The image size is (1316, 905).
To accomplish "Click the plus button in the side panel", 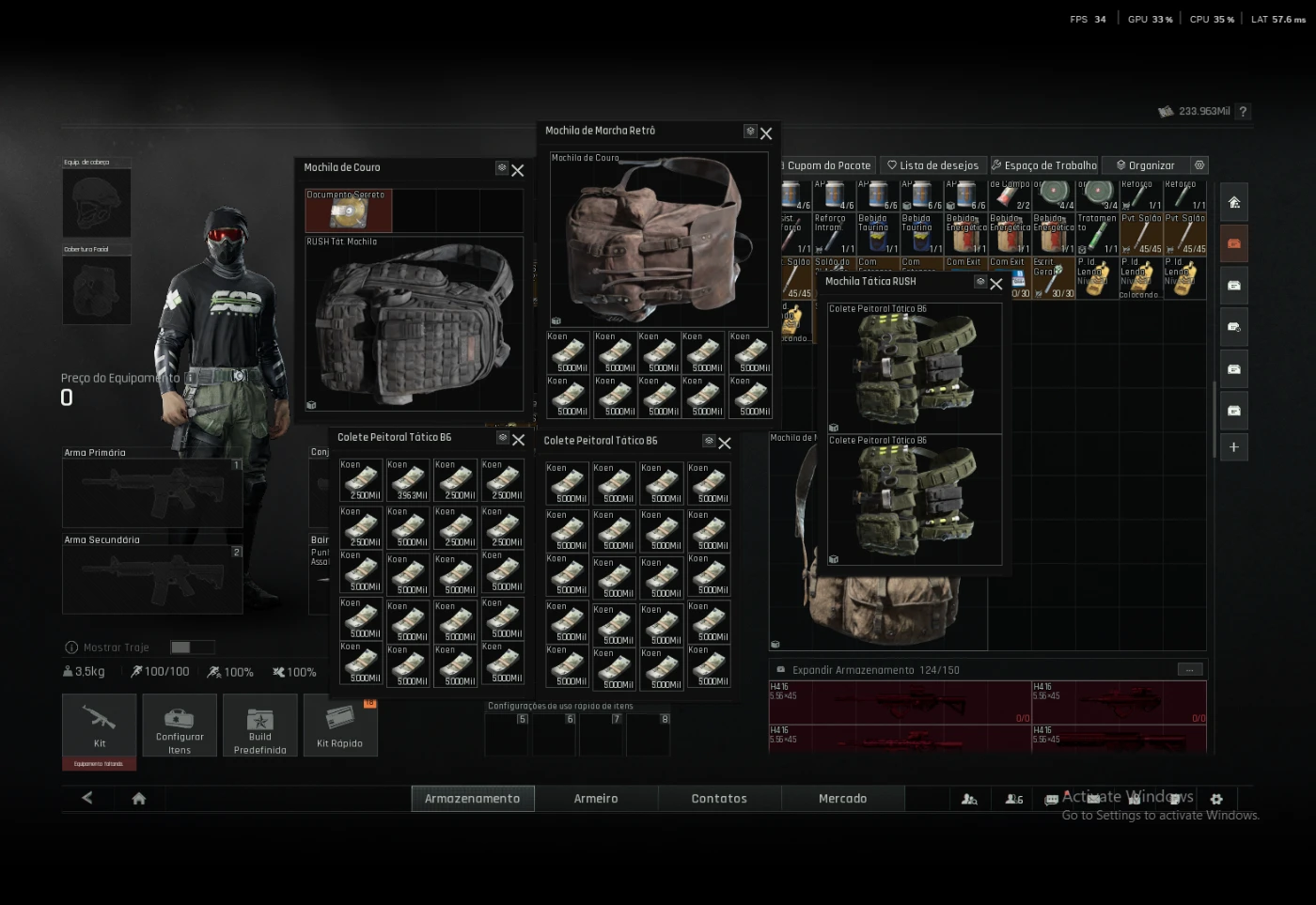I will [x=1234, y=447].
